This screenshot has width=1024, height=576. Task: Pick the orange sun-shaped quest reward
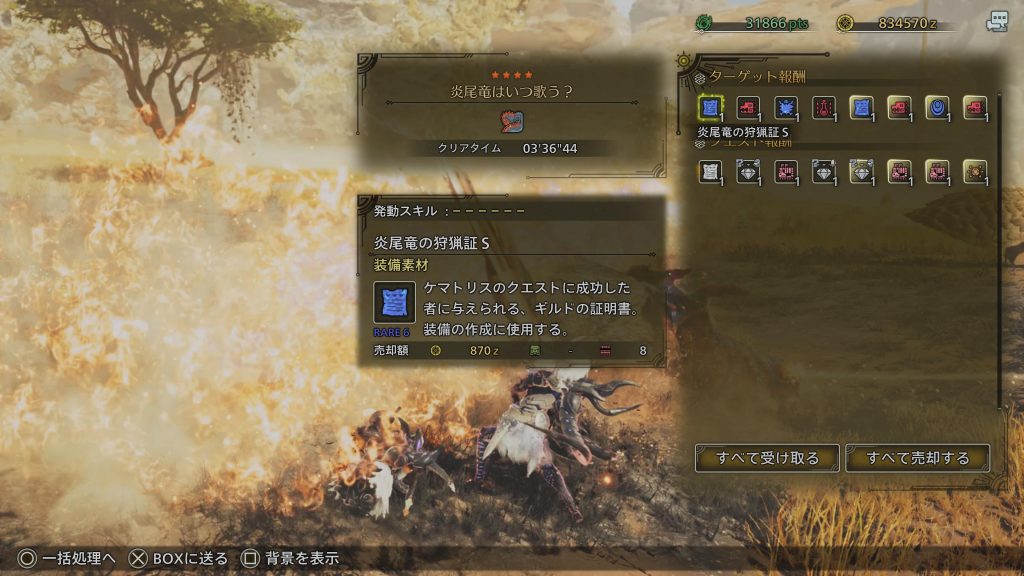(974, 172)
